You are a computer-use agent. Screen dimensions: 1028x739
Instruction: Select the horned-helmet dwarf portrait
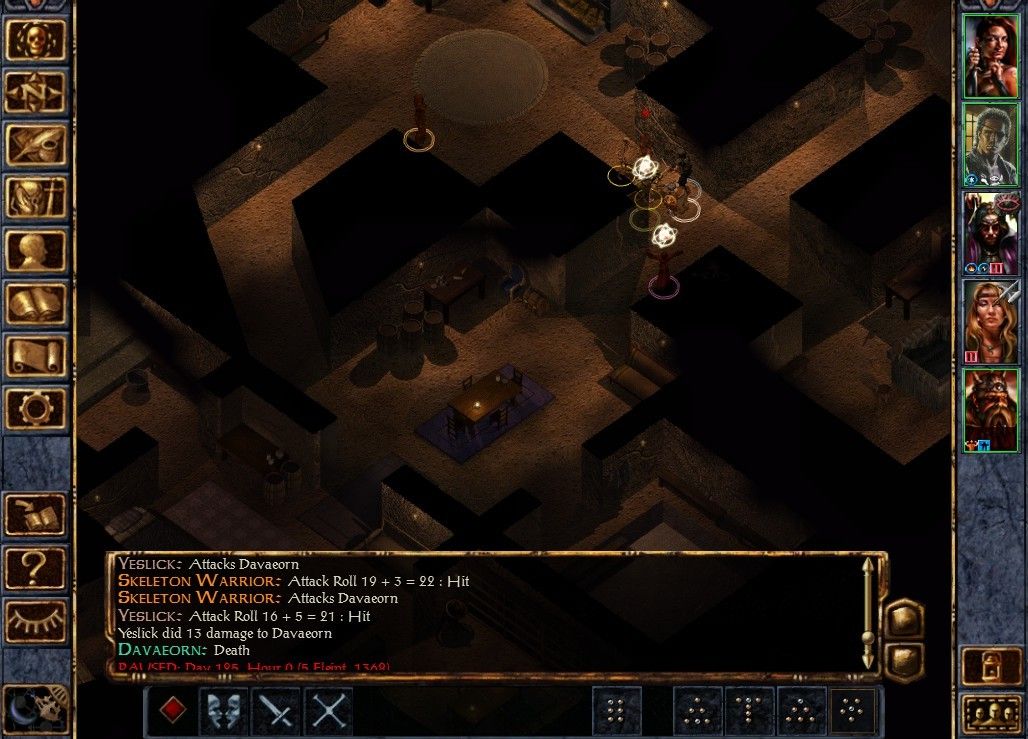(x=990, y=410)
